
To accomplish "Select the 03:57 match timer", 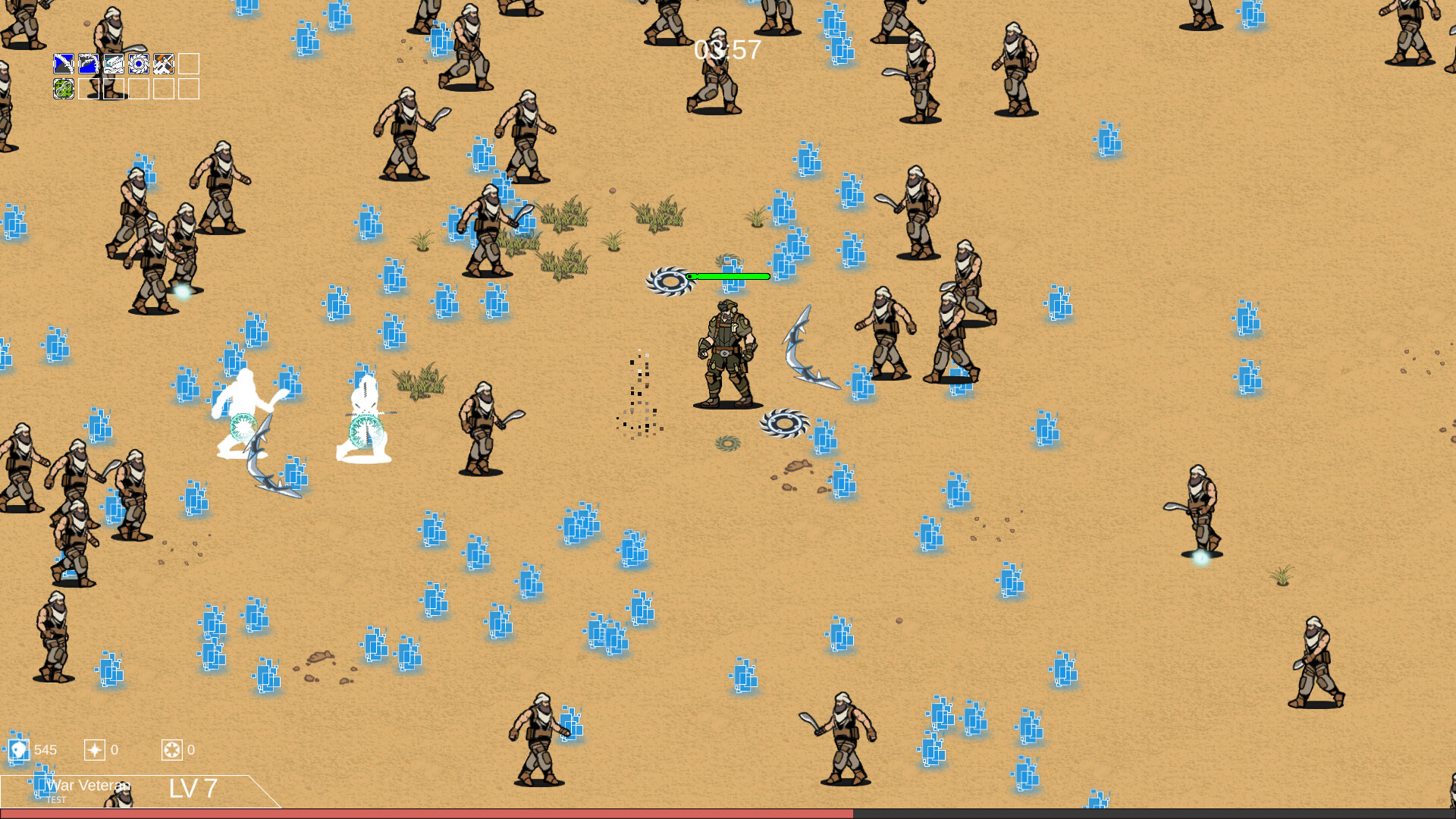I will pos(726,49).
